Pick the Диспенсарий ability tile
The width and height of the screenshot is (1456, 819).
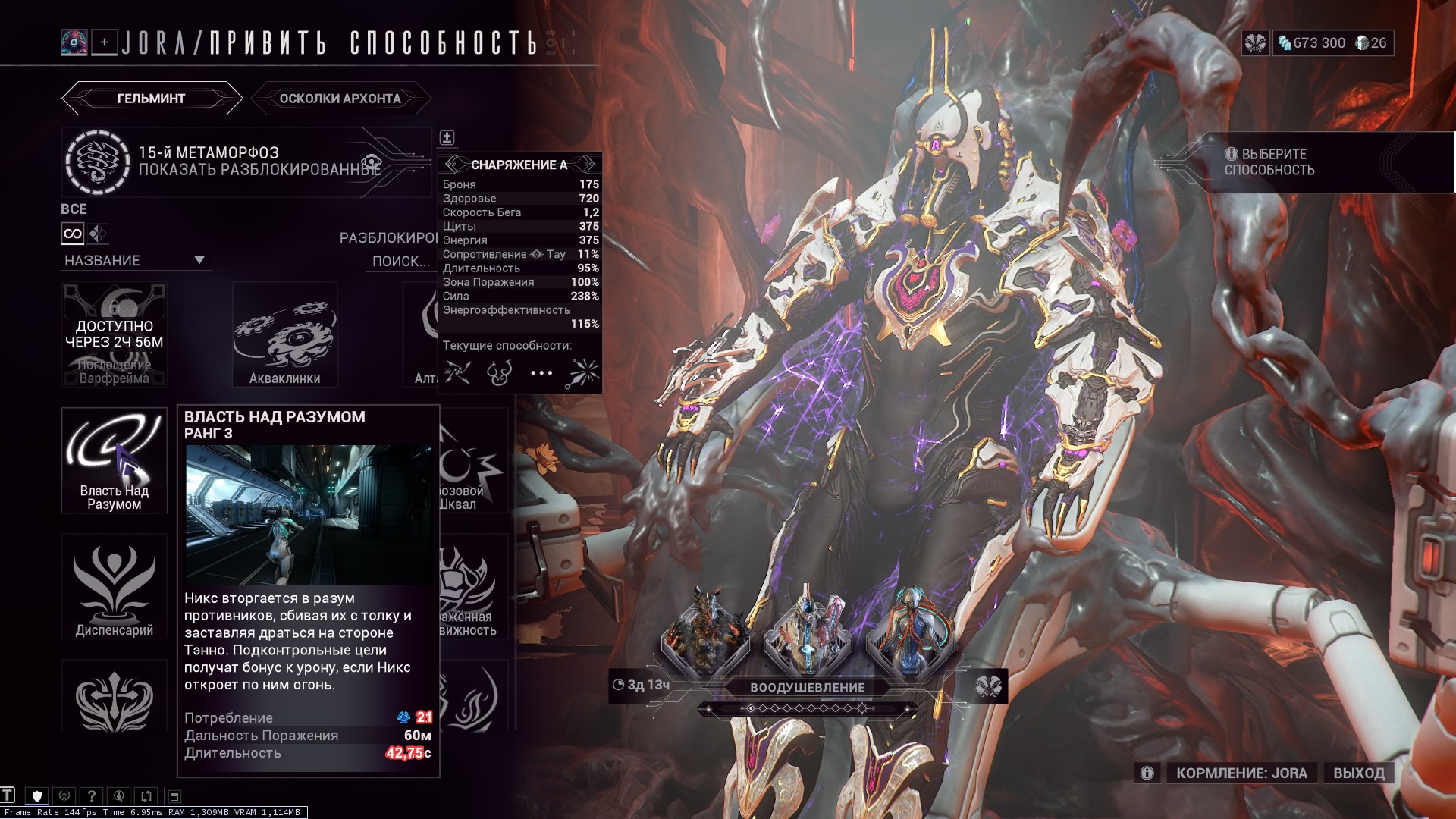pos(115,586)
